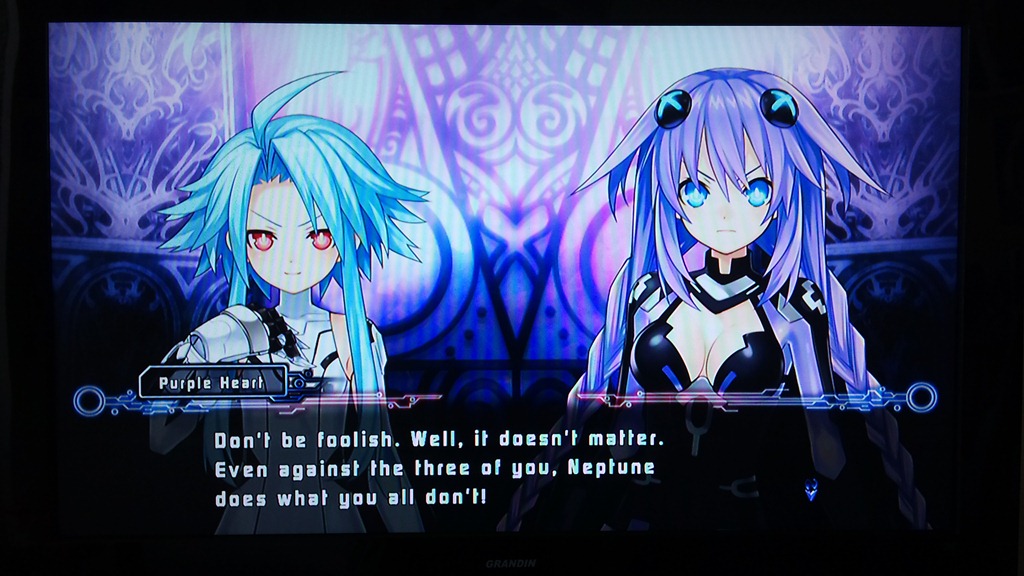
Task: Click the blue advance-dialogue indicator icon
Action: (810, 490)
